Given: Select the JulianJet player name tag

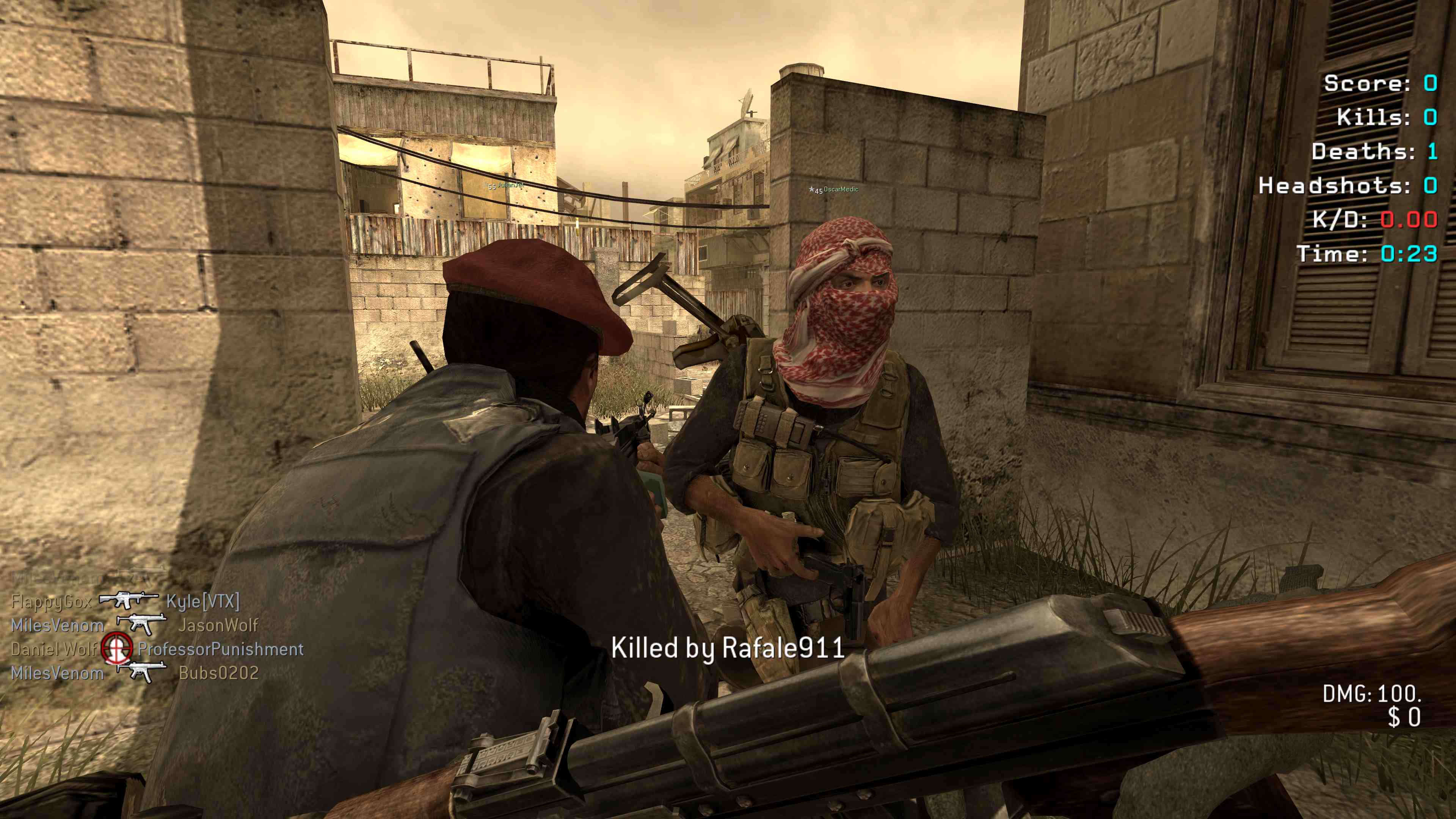Looking at the screenshot, I should coord(510,185).
